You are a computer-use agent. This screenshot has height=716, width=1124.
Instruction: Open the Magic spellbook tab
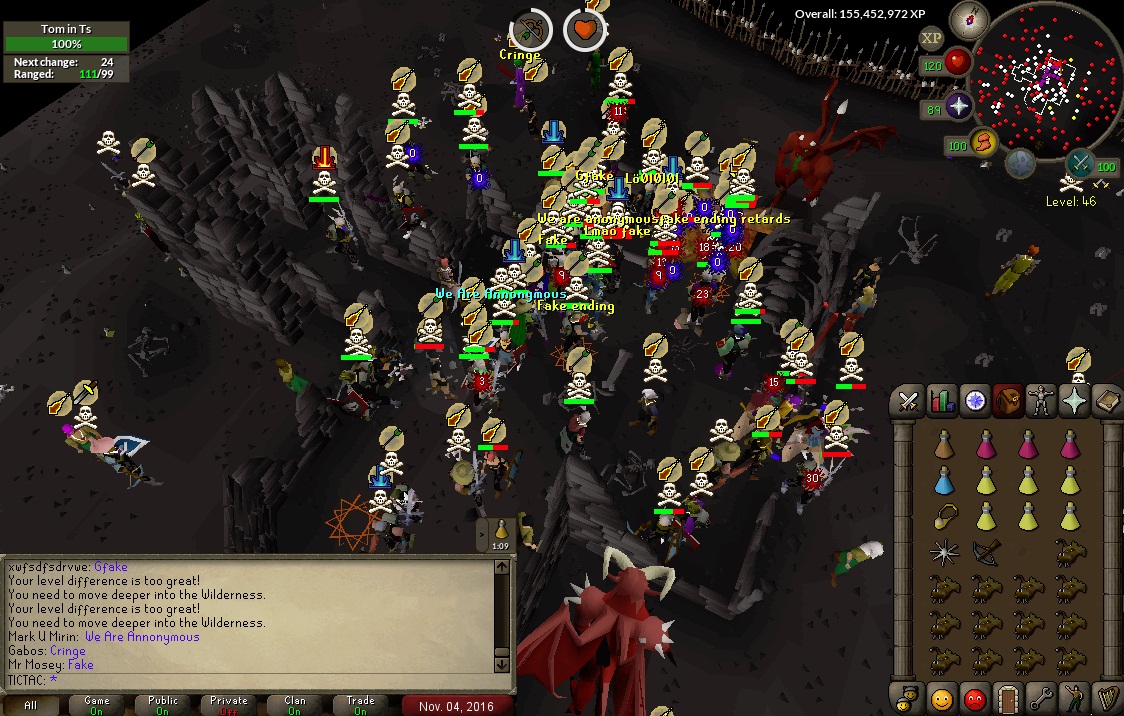(x=1107, y=402)
